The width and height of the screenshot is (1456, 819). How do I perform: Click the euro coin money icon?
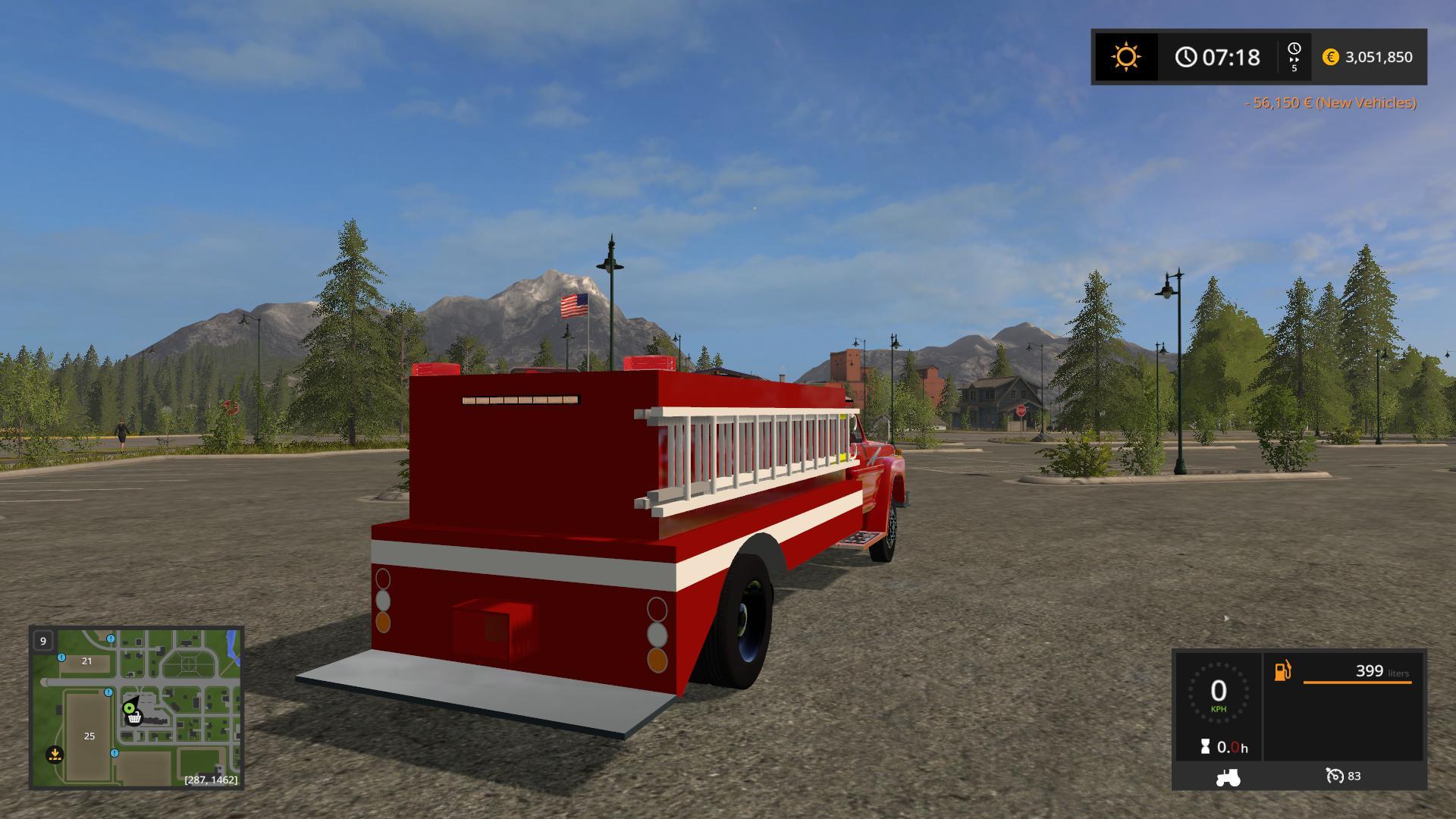pos(1330,57)
